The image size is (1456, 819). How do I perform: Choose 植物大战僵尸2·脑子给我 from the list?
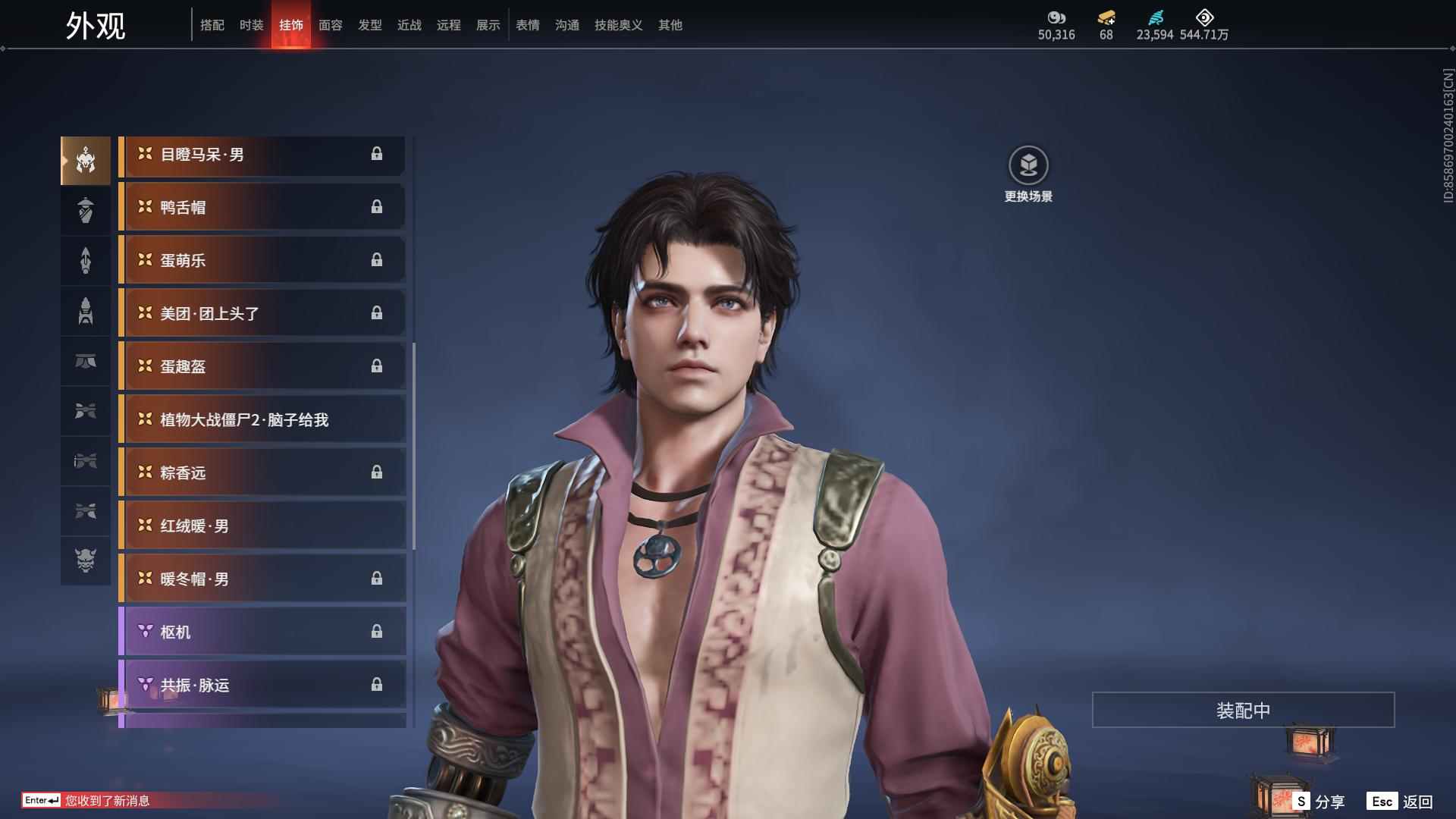[x=262, y=419]
